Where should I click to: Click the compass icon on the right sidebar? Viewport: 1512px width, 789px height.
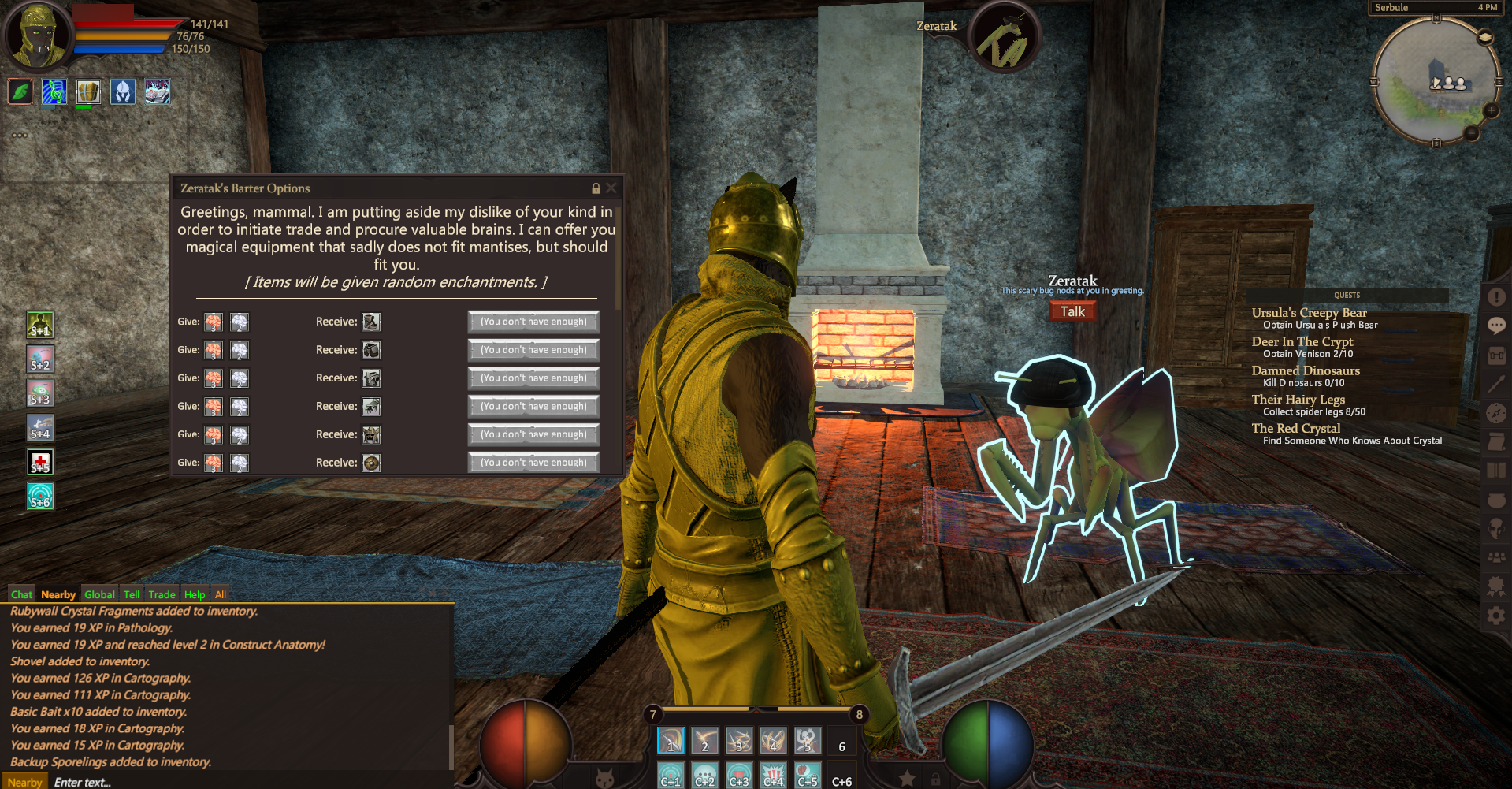click(1496, 408)
